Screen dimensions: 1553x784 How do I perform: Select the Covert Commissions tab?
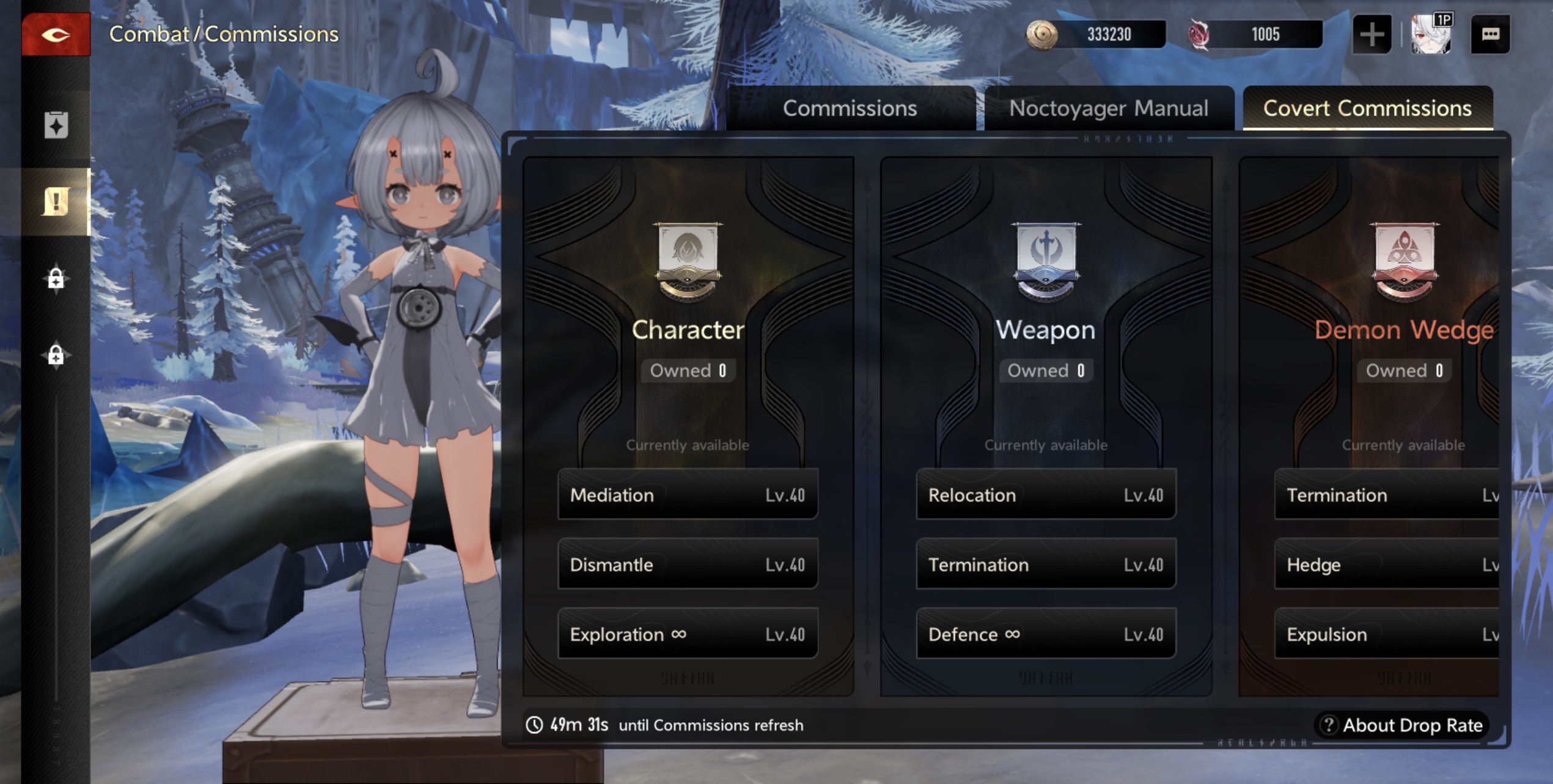1367,108
